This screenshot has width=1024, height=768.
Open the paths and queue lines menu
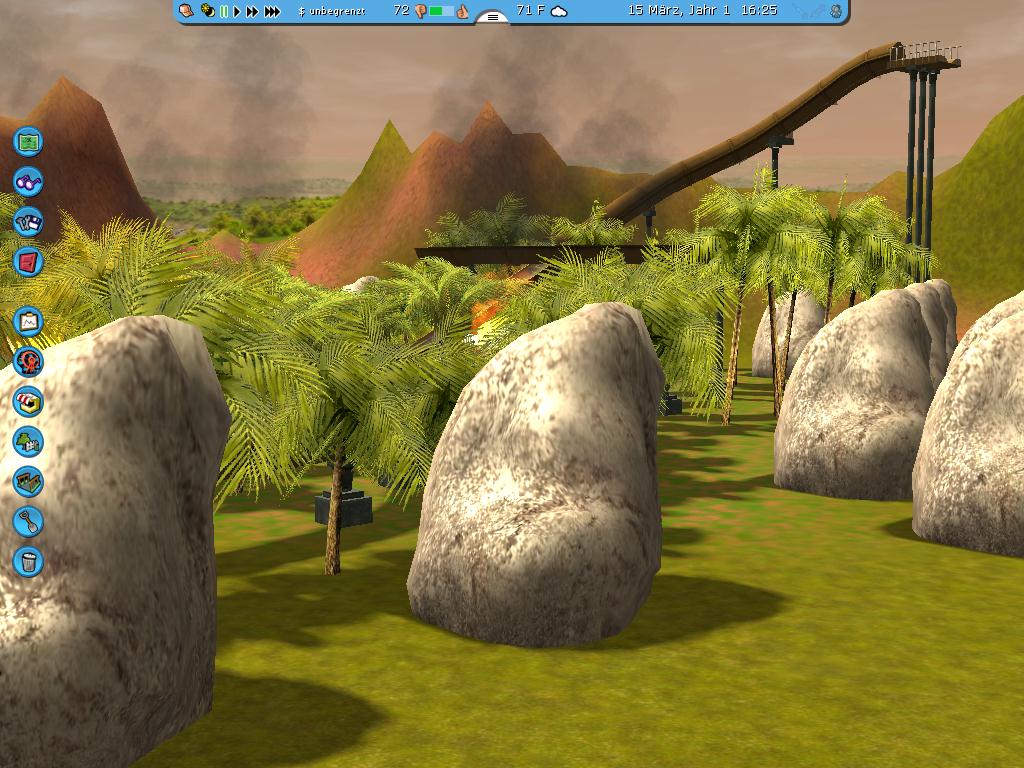[28, 481]
